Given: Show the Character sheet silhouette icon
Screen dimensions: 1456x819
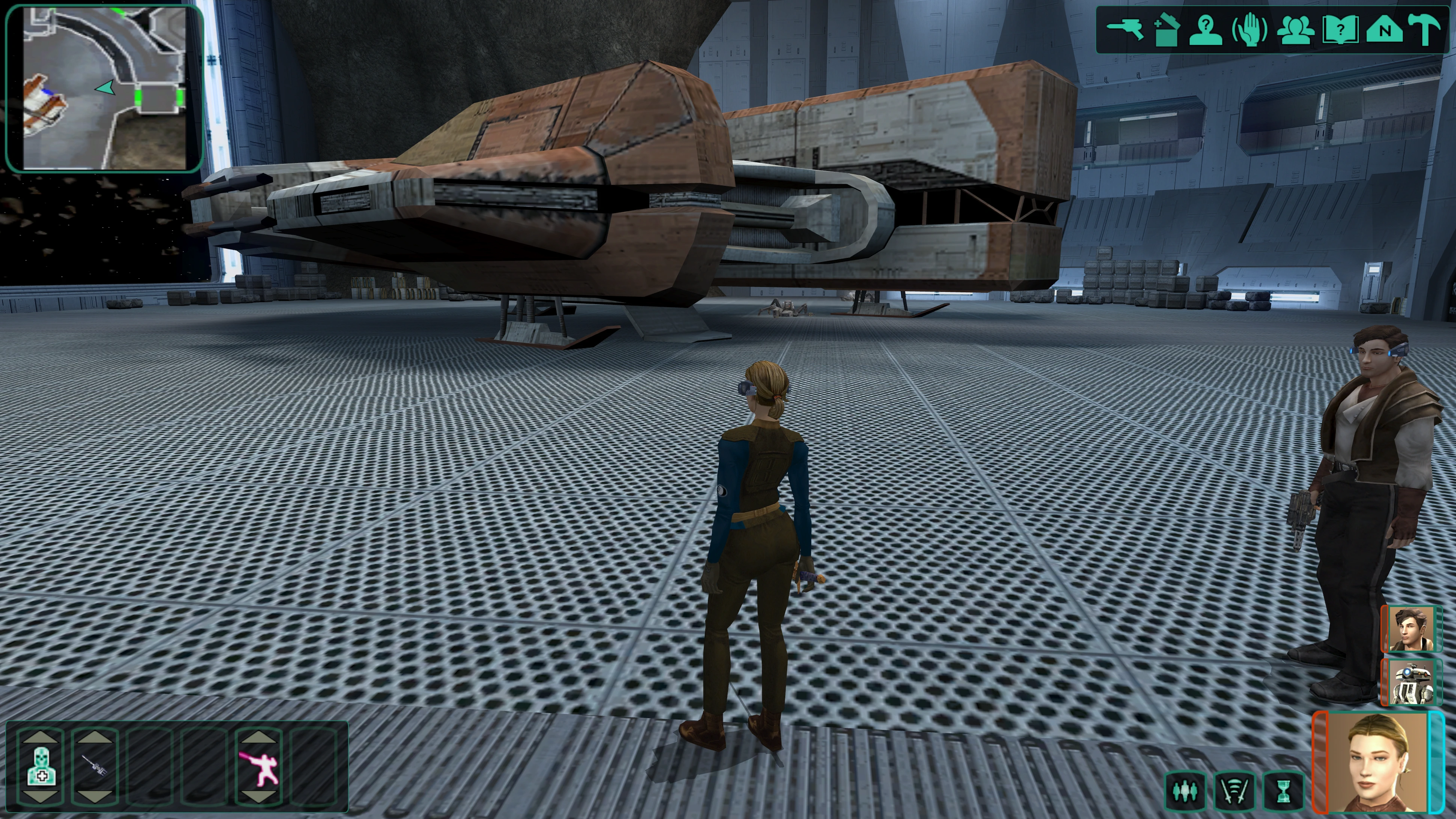Looking at the screenshot, I should [1207, 30].
